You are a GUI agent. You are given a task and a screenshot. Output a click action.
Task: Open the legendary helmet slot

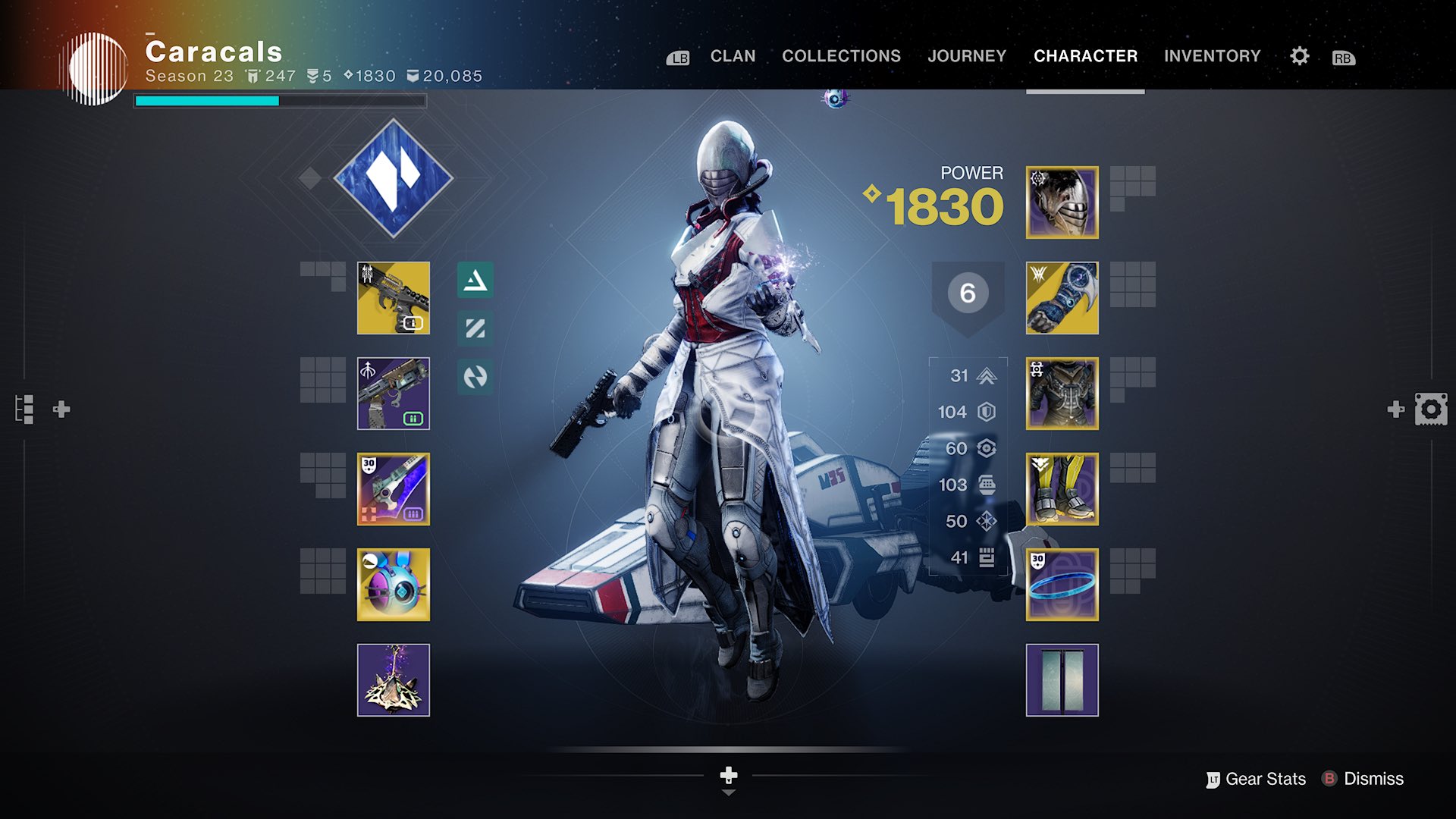pos(1062,202)
